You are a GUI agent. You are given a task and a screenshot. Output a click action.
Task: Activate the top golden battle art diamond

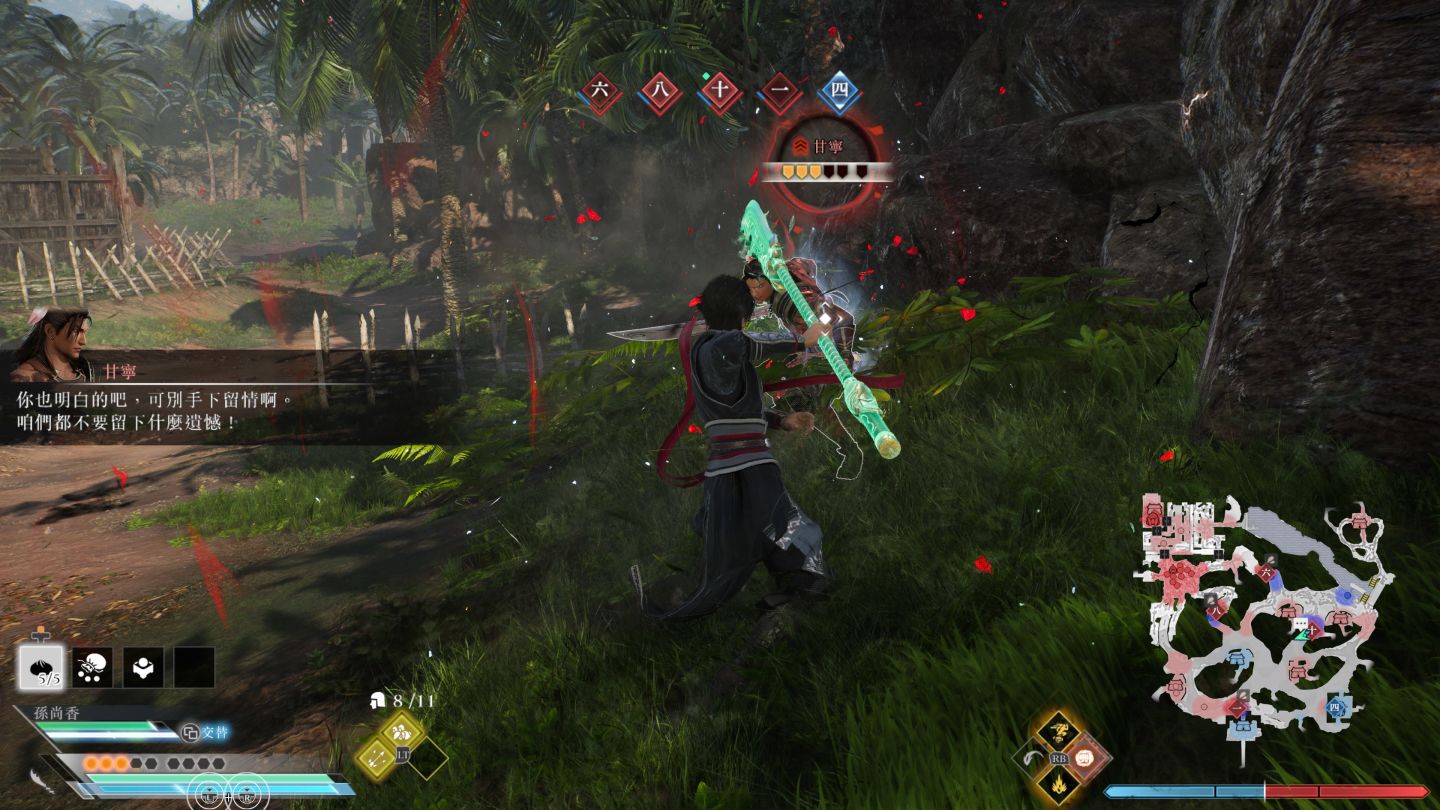[1056, 731]
